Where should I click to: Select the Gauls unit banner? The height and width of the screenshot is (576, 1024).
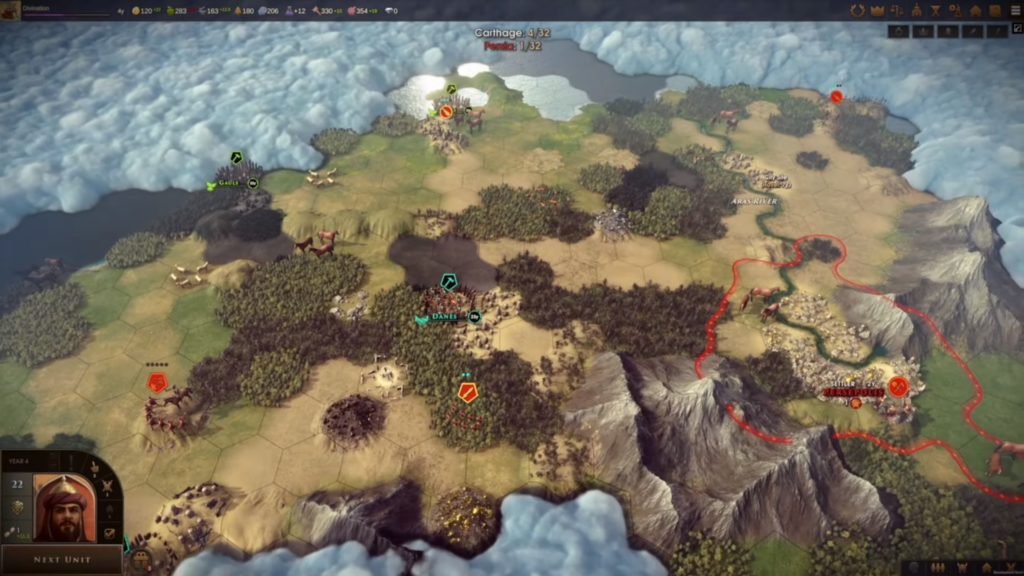pos(228,184)
